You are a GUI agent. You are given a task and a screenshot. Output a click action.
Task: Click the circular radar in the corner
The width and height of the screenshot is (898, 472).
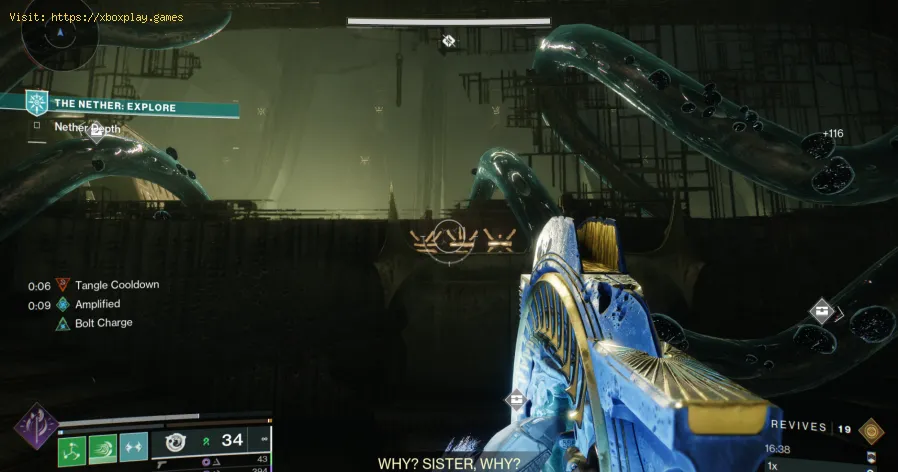point(60,36)
